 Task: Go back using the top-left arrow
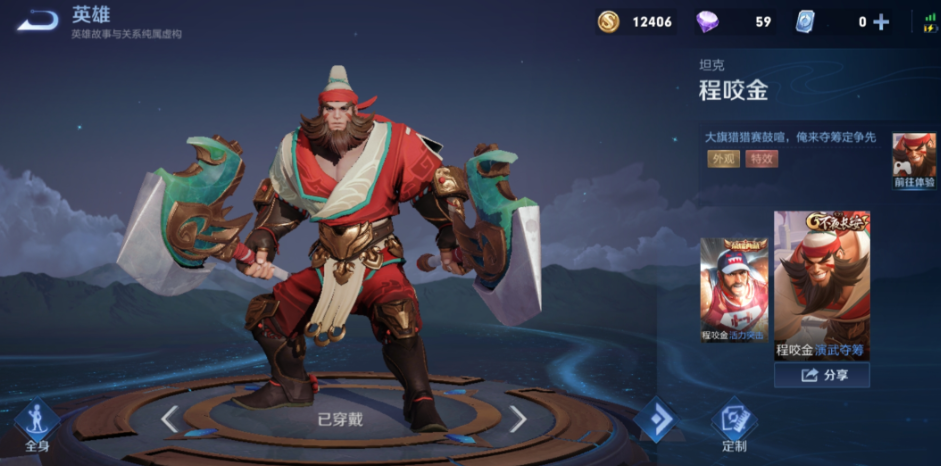[38, 20]
